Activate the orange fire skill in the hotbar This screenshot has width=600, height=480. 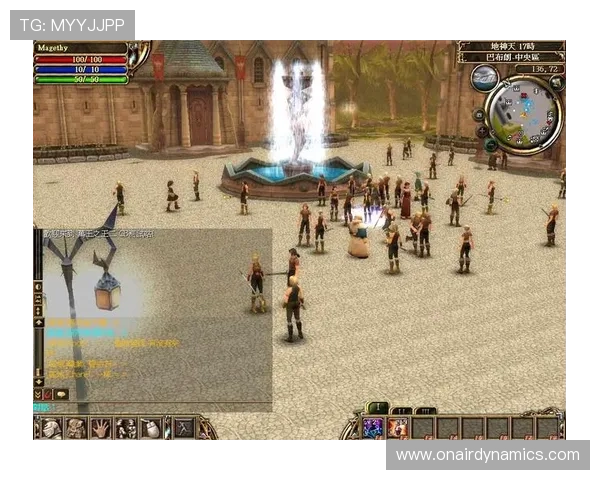coord(398,427)
